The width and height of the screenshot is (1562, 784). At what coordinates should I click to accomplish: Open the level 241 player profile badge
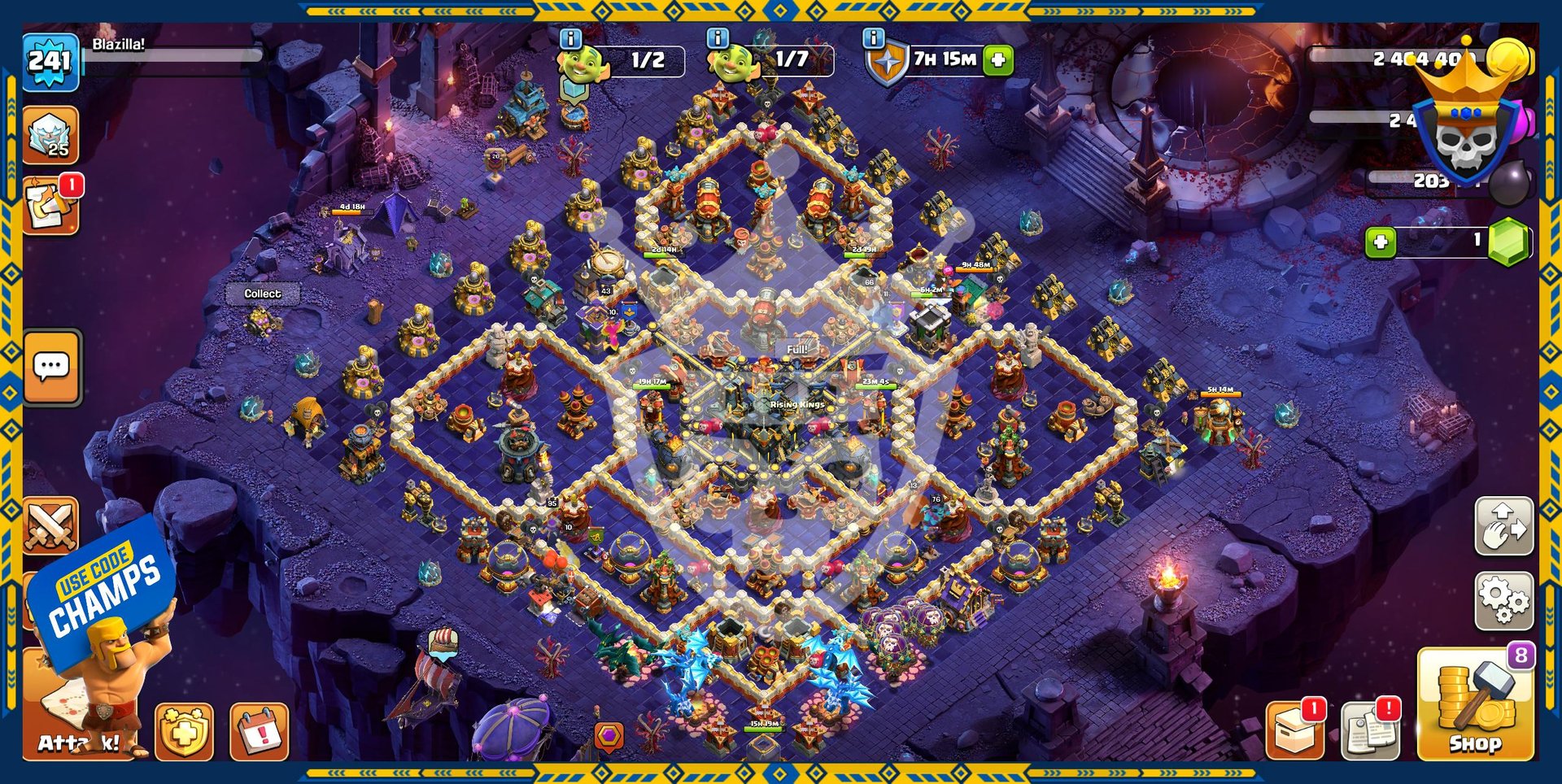click(50, 60)
